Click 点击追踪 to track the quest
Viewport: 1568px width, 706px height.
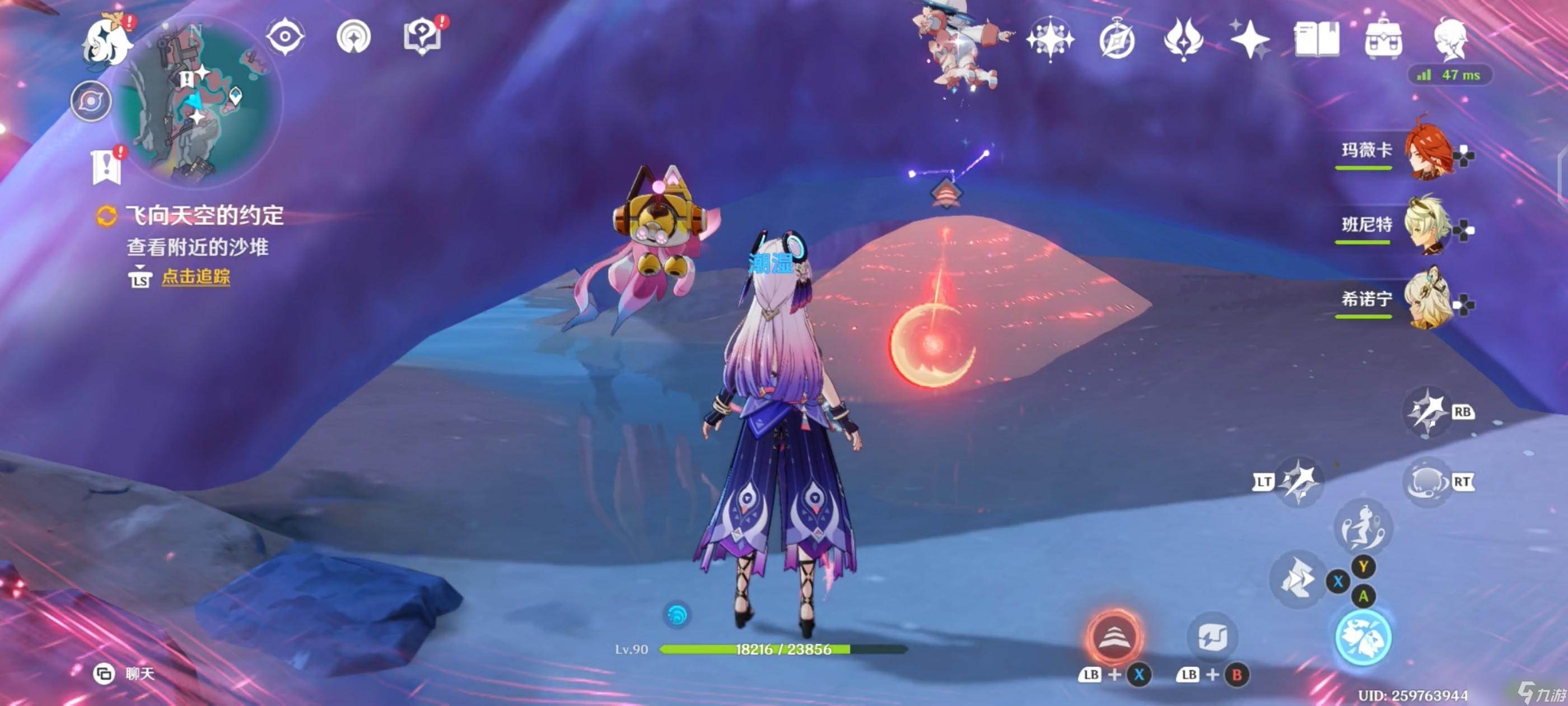coord(195,277)
